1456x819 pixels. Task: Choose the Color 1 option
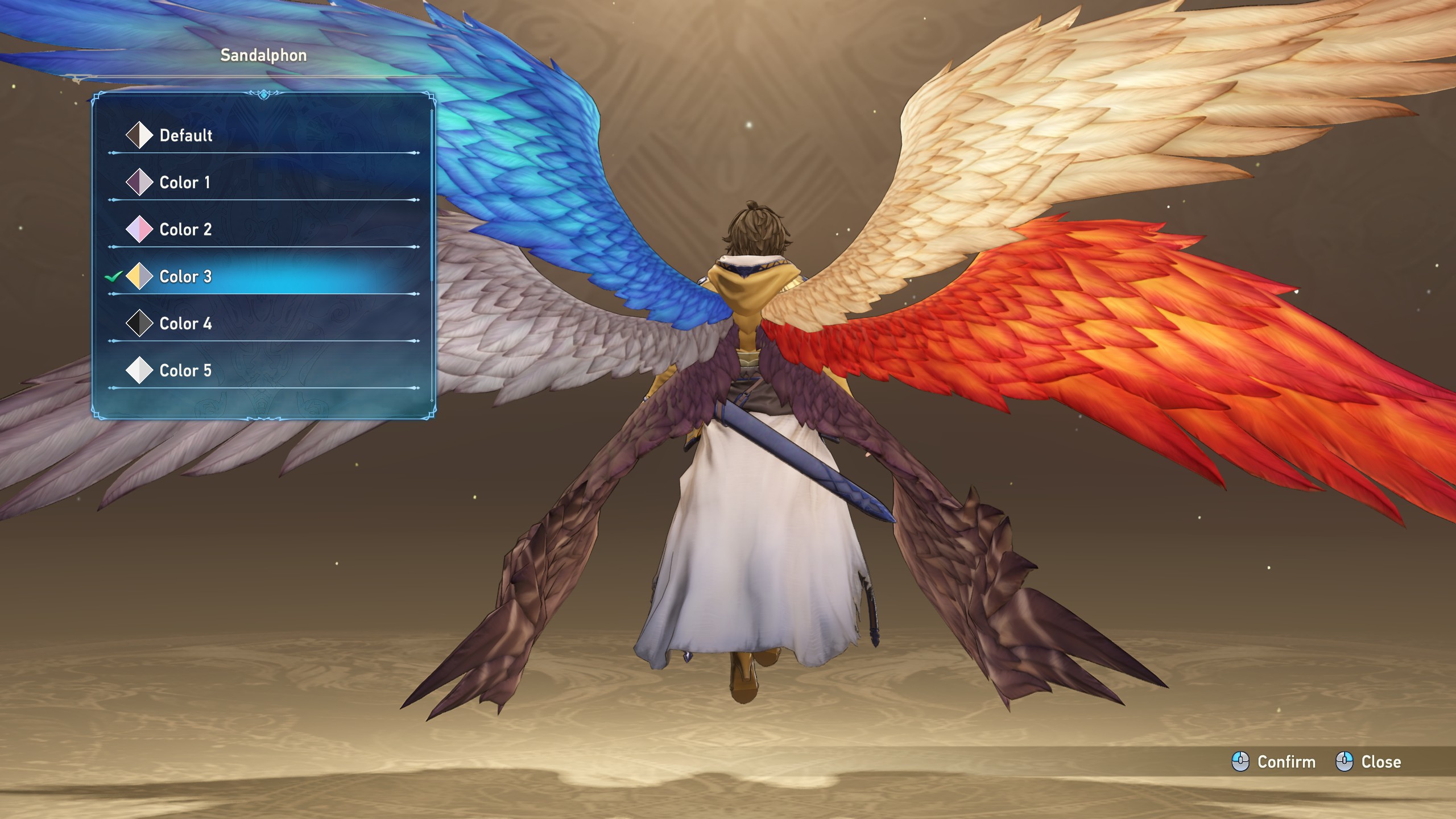[x=184, y=183]
